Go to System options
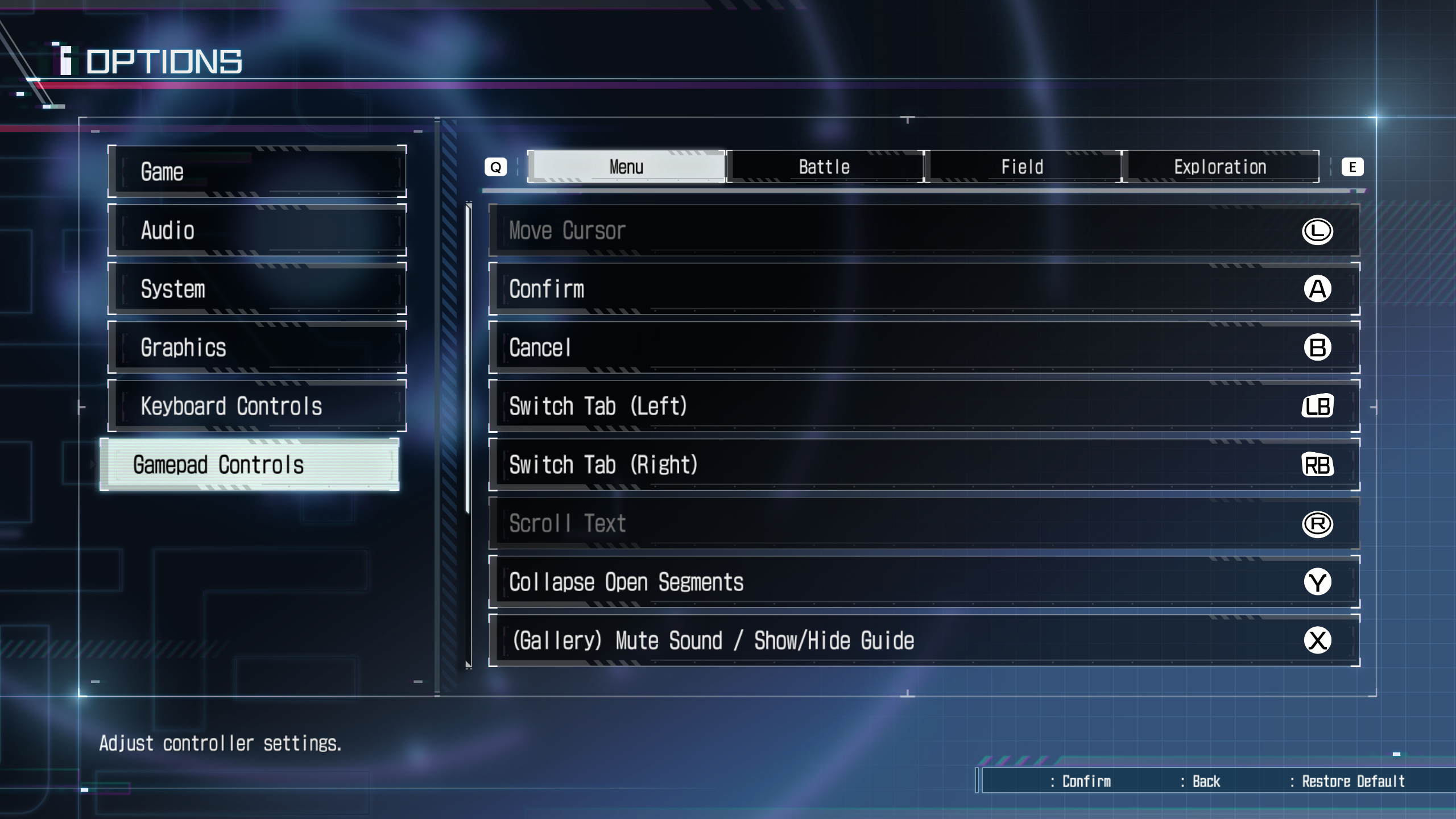Image resolution: width=1456 pixels, height=819 pixels. click(257, 289)
